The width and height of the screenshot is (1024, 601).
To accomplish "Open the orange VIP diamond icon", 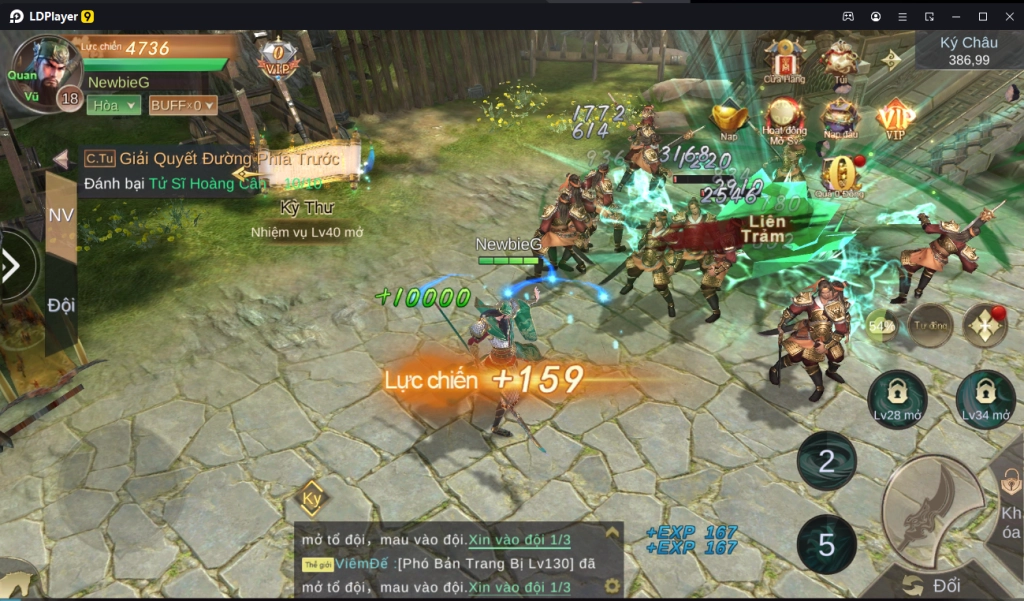I will click(x=895, y=120).
